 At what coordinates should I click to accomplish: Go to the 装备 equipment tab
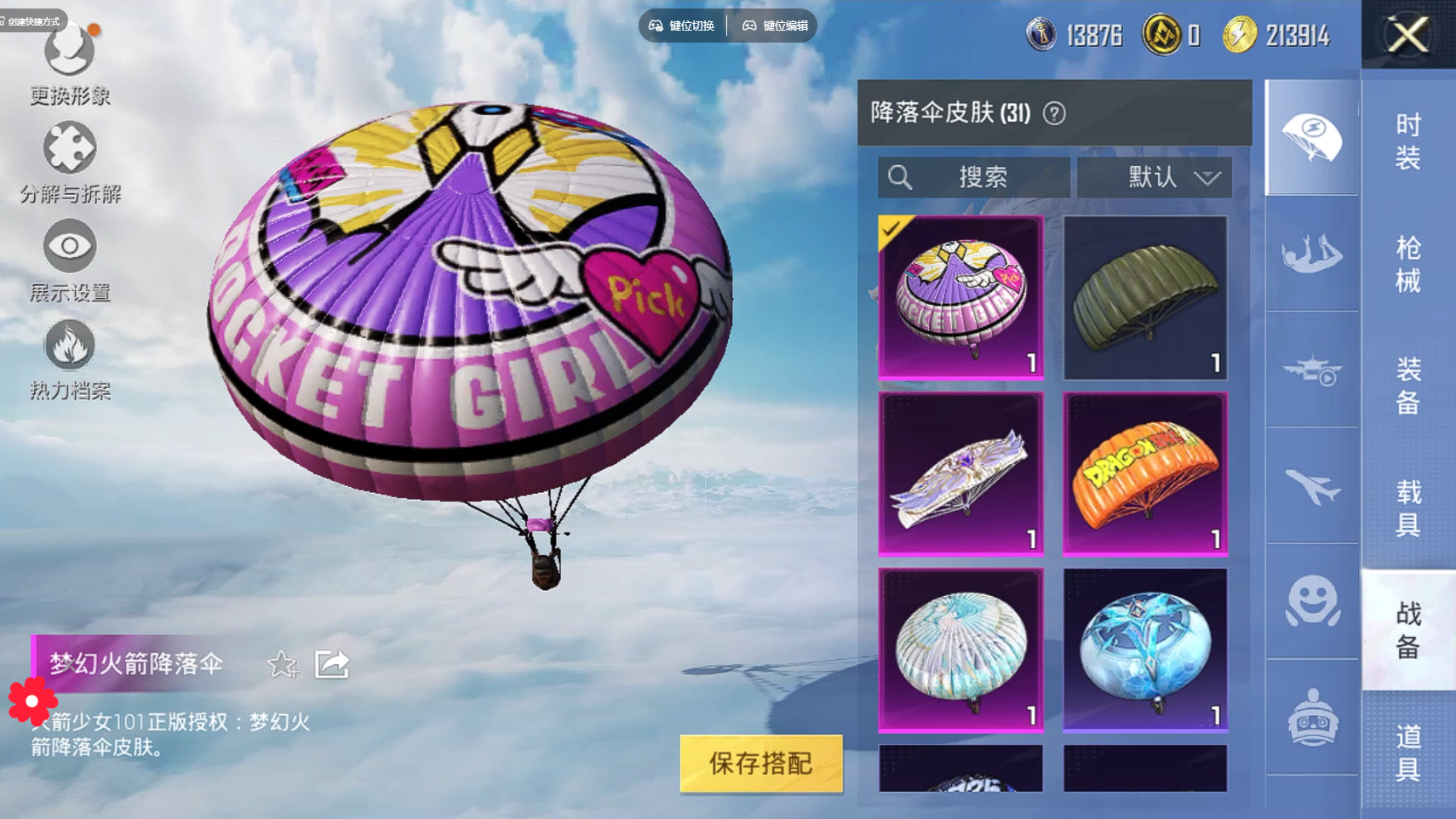1408,386
